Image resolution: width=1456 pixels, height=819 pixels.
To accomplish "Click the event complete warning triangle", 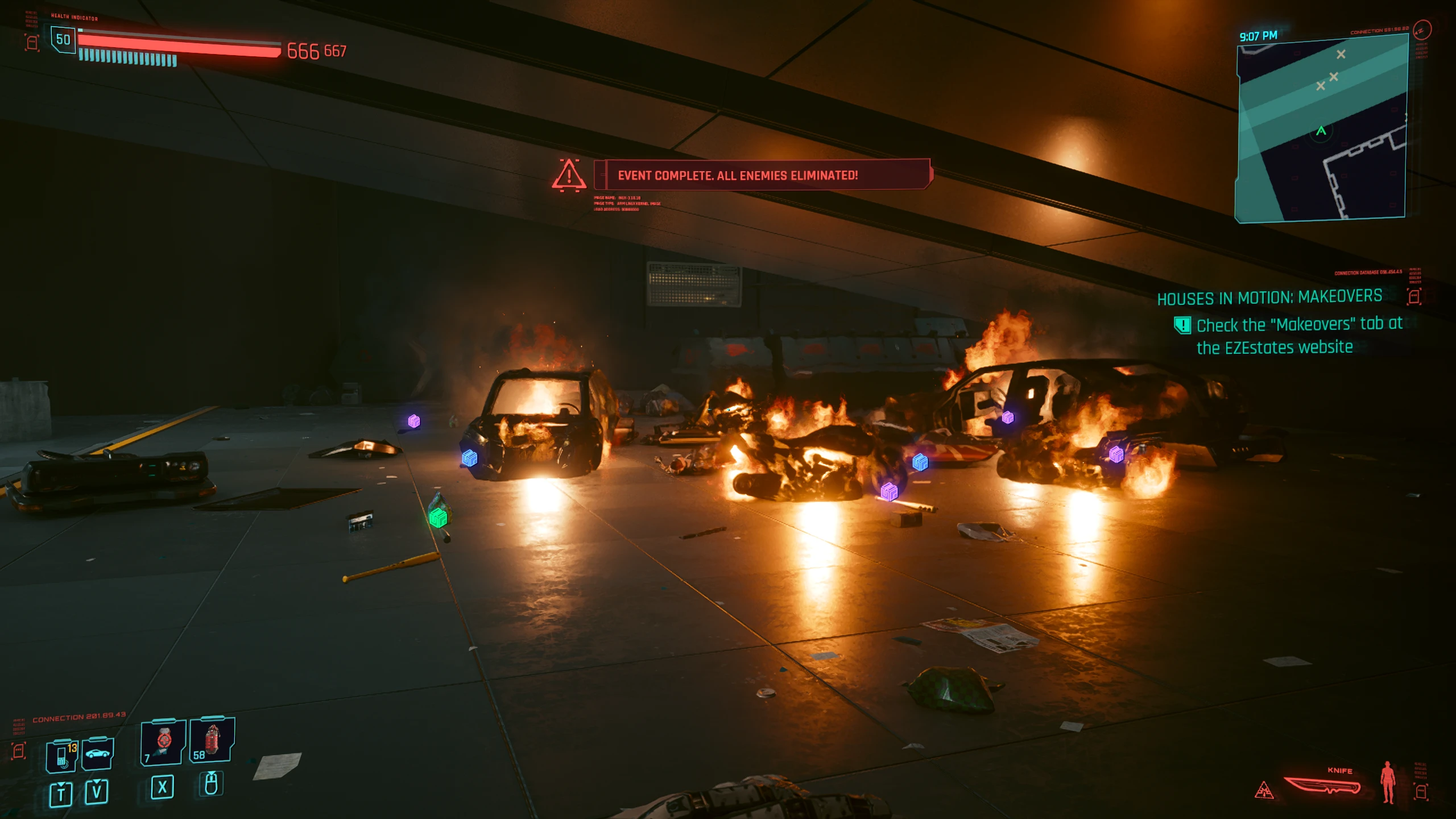I will pyautogui.click(x=569, y=175).
